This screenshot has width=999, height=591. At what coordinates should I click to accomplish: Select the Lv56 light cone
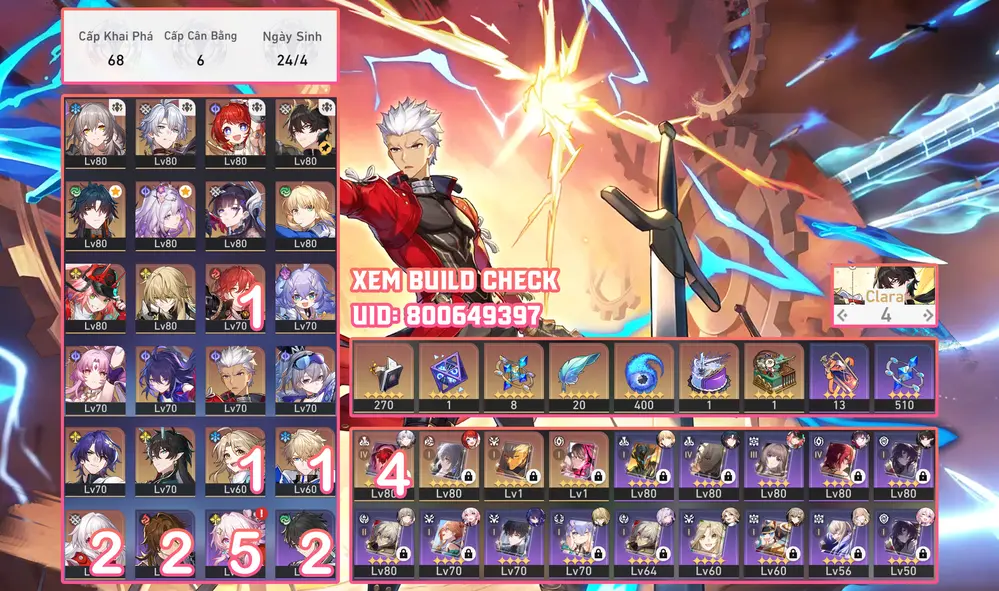pyautogui.click(x=840, y=541)
